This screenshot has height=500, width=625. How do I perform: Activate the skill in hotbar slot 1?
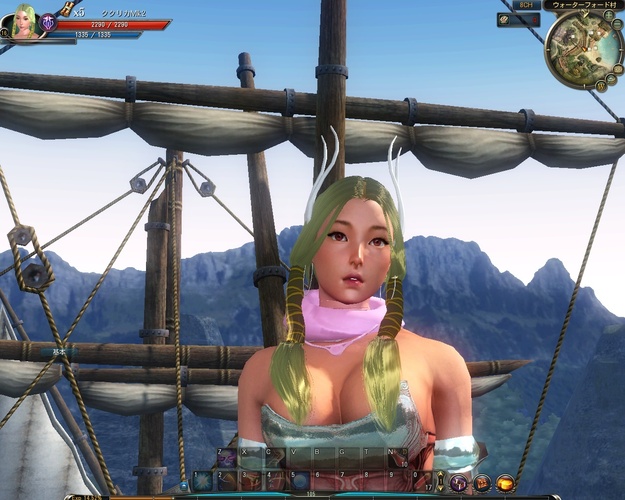(203, 481)
